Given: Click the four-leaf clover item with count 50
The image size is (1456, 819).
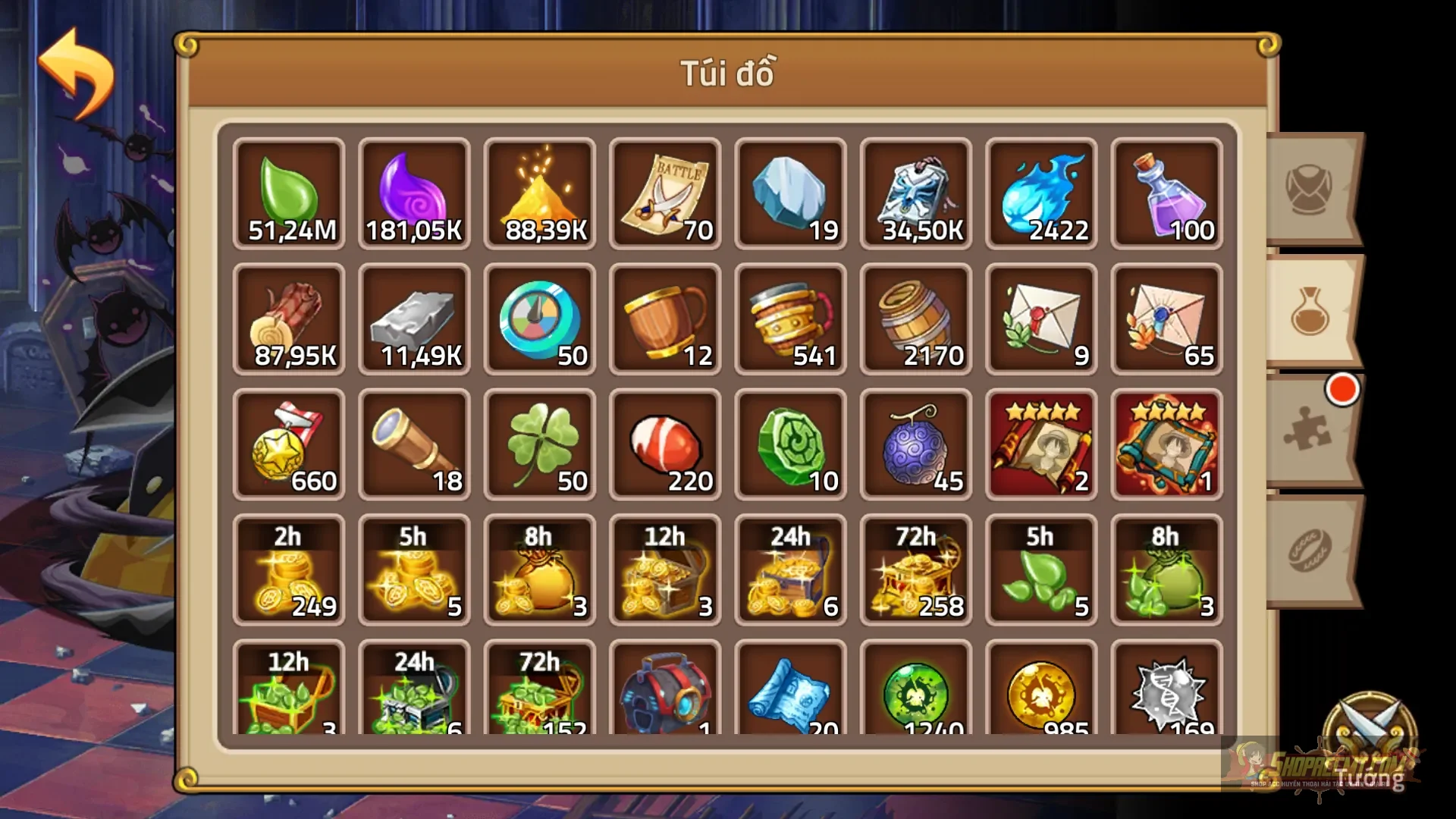Looking at the screenshot, I should click(x=540, y=444).
